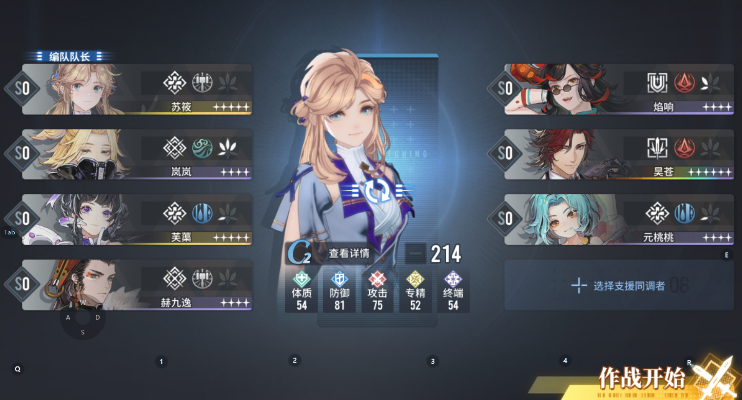Click the swap icon on the central portrait

pos(372,192)
